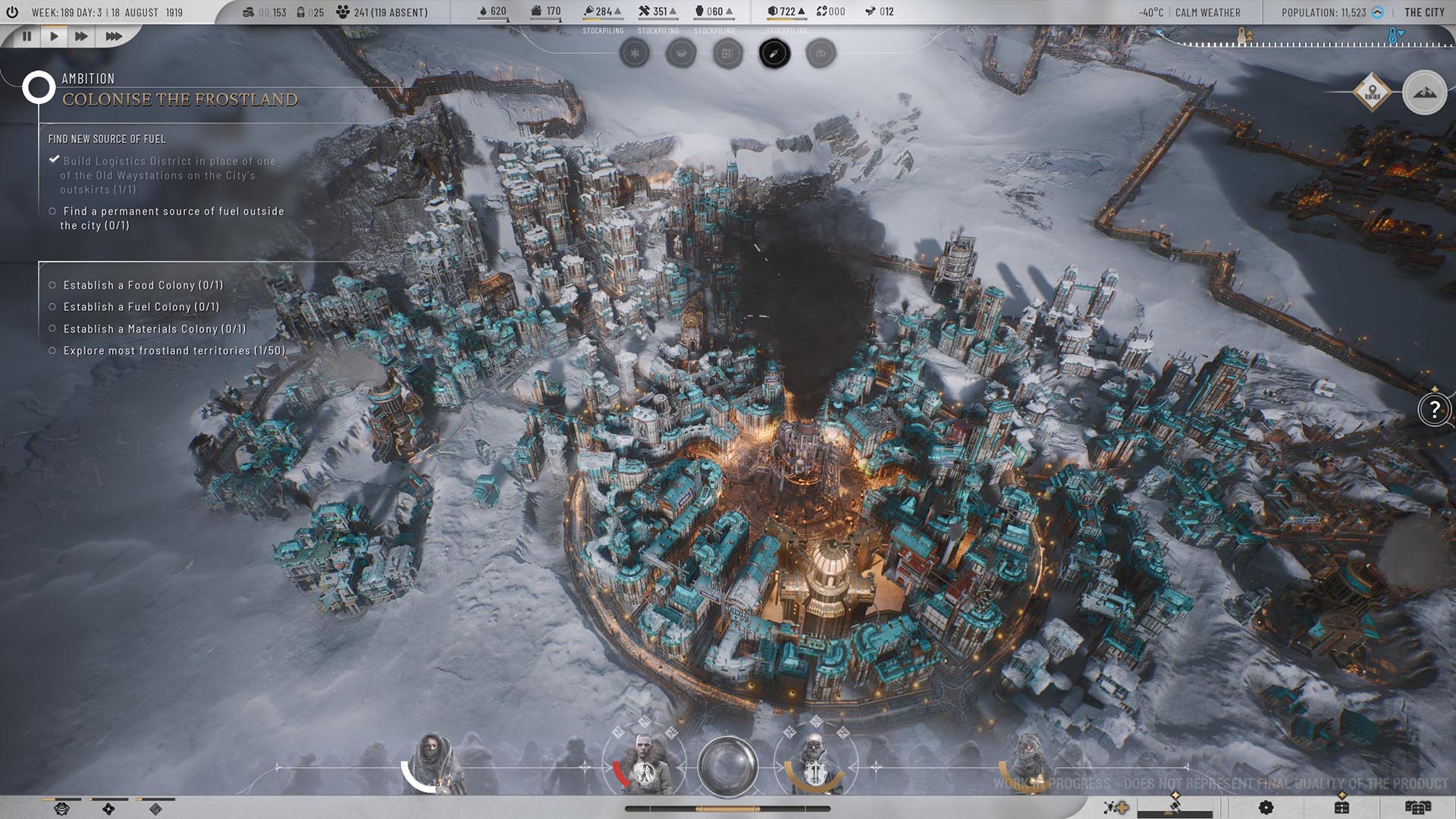This screenshot has height=819, width=1456.
Task: Open the Frostland mountain view
Action: click(1424, 93)
